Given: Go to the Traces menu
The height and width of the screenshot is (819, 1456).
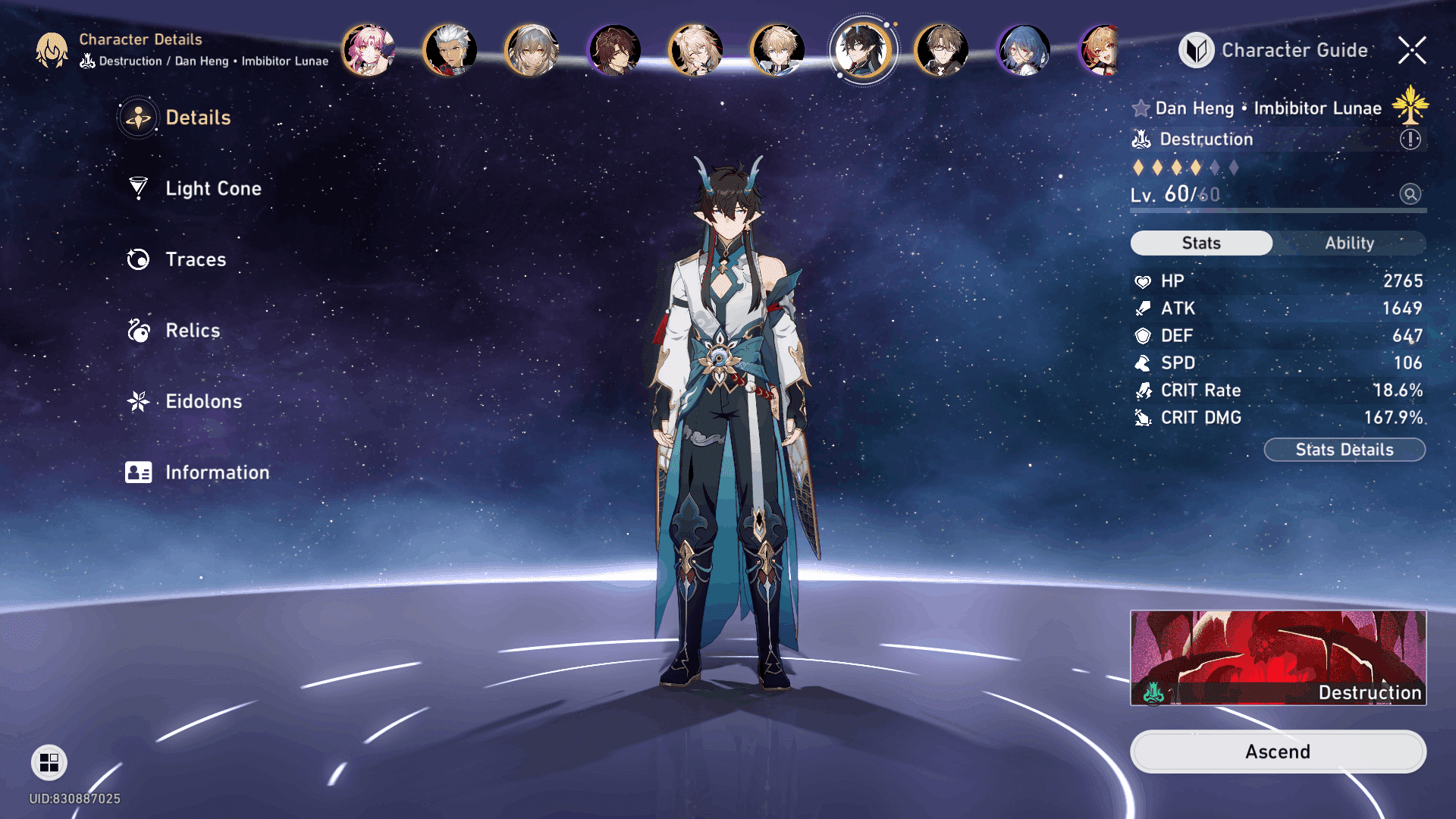Looking at the screenshot, I should (195, 259).
